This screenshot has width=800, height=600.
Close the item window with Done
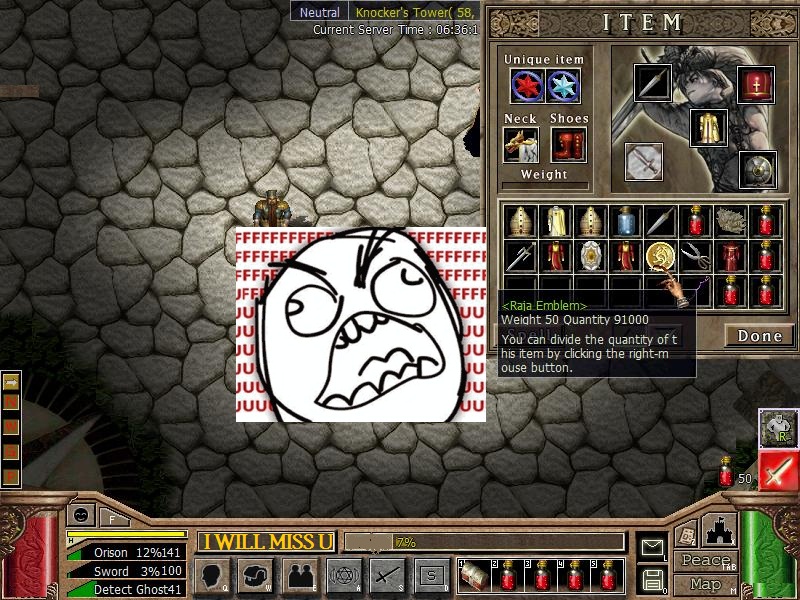(759, 336)
